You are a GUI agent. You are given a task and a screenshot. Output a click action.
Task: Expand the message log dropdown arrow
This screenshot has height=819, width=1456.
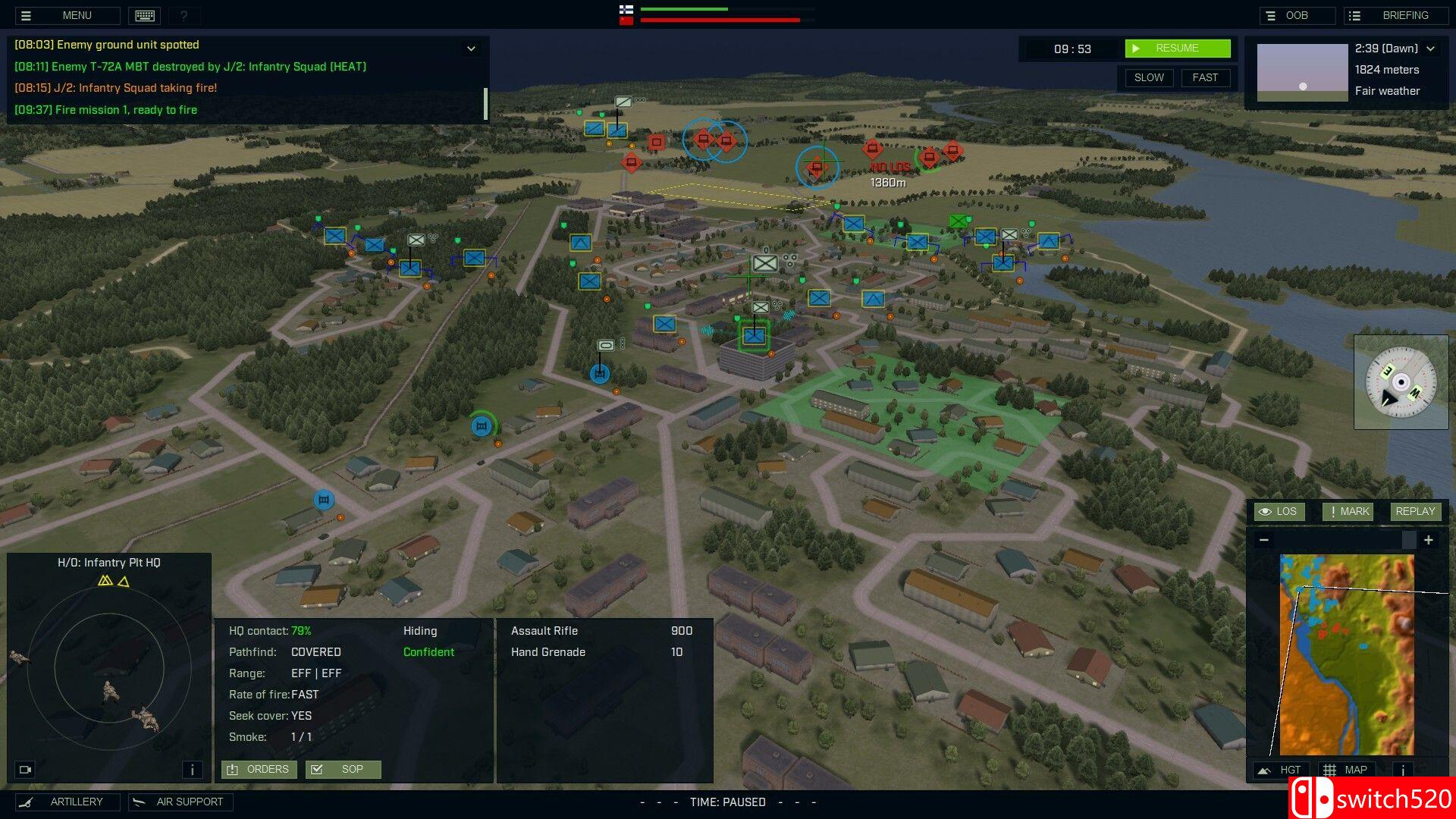471,49
